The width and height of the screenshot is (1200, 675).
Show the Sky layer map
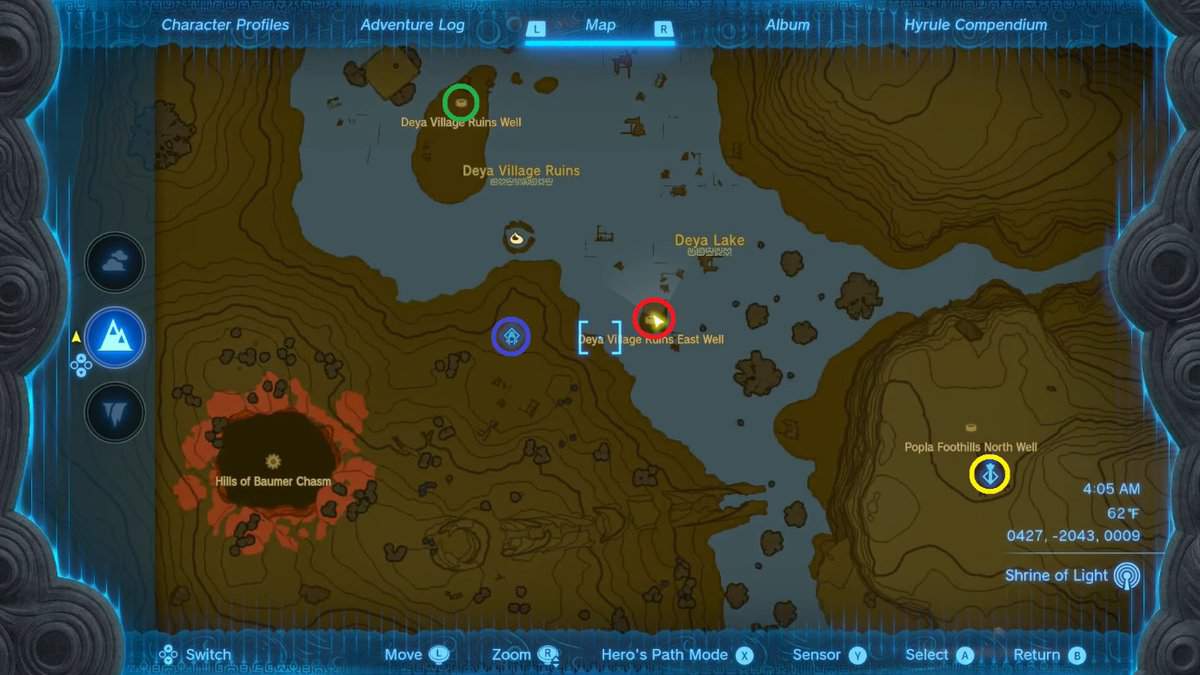click(x=115, y=263)
